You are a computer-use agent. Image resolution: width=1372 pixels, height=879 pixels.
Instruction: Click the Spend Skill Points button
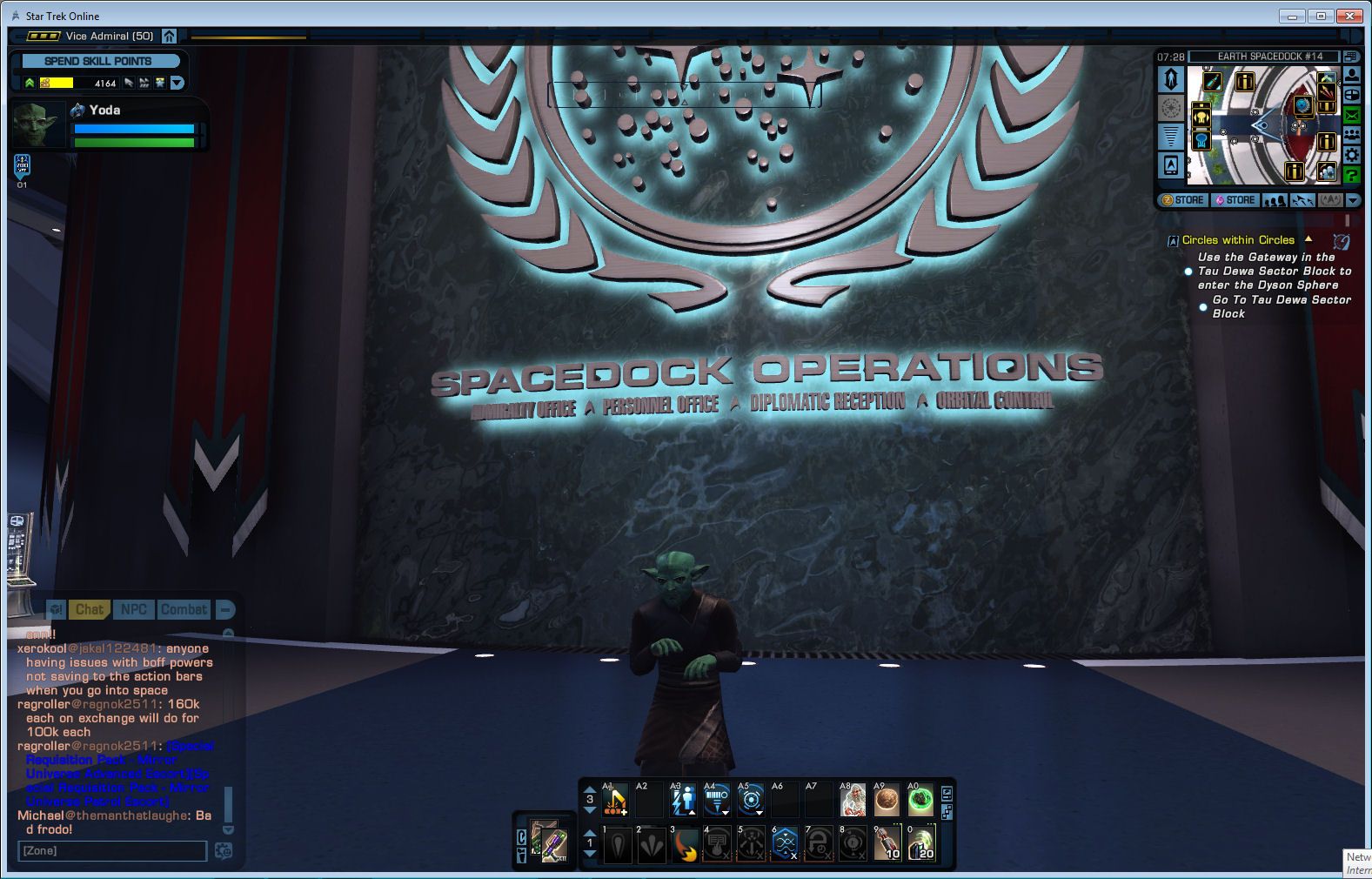click(x=98, y=61)
